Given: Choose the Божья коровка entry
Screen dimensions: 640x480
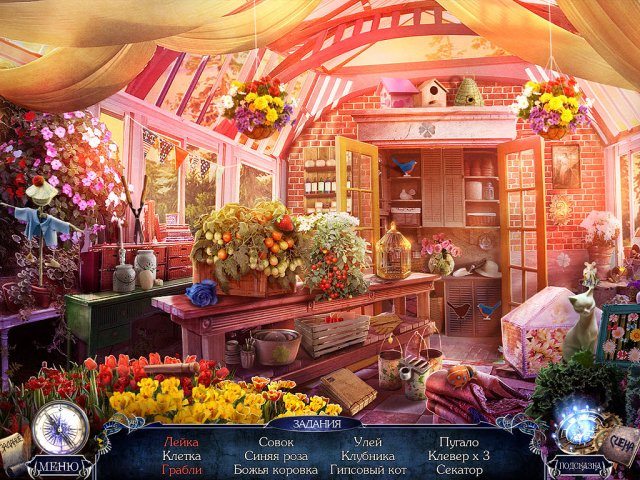Looking at the screenshot, I should (276, 469).
